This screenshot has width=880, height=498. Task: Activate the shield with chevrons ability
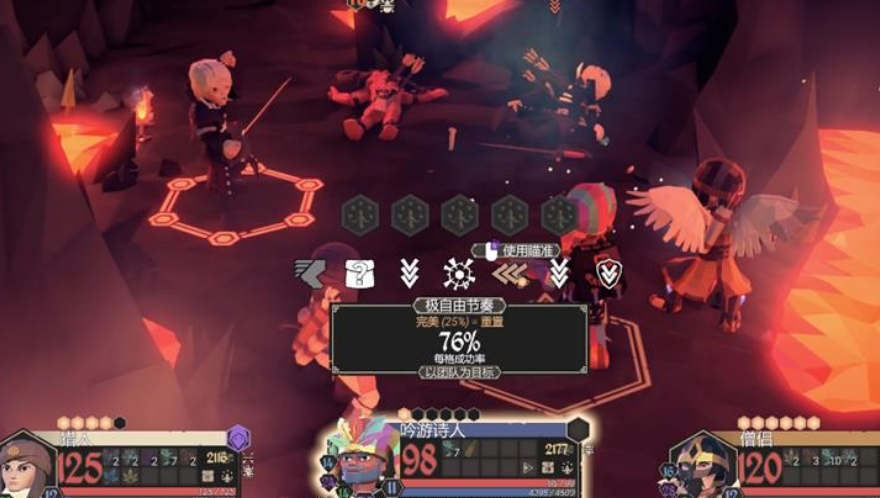(x=609, y=273)
